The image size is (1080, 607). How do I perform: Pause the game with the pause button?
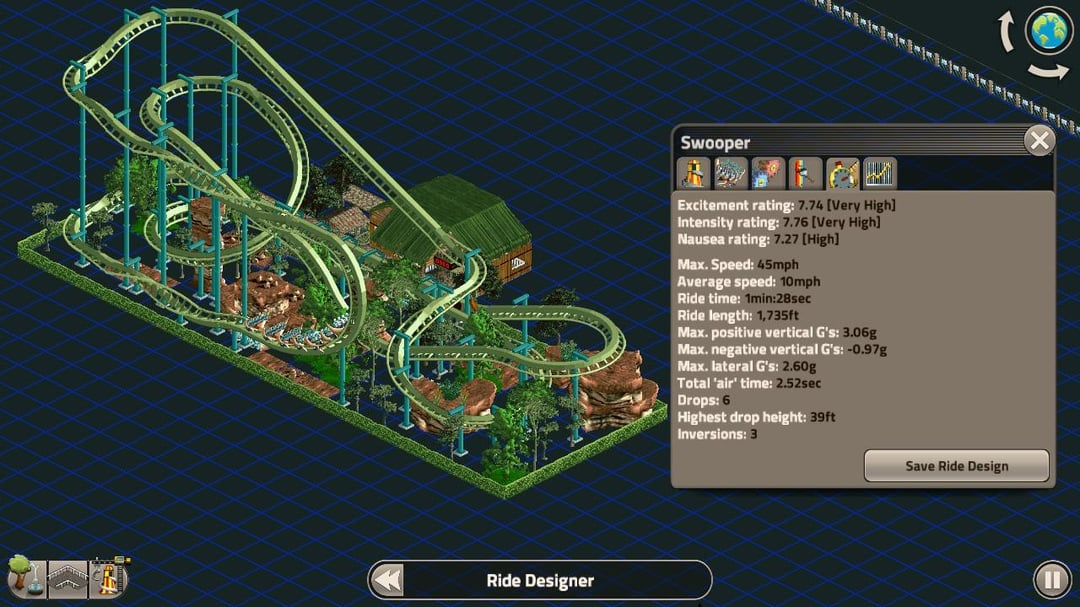point(1051,580)
